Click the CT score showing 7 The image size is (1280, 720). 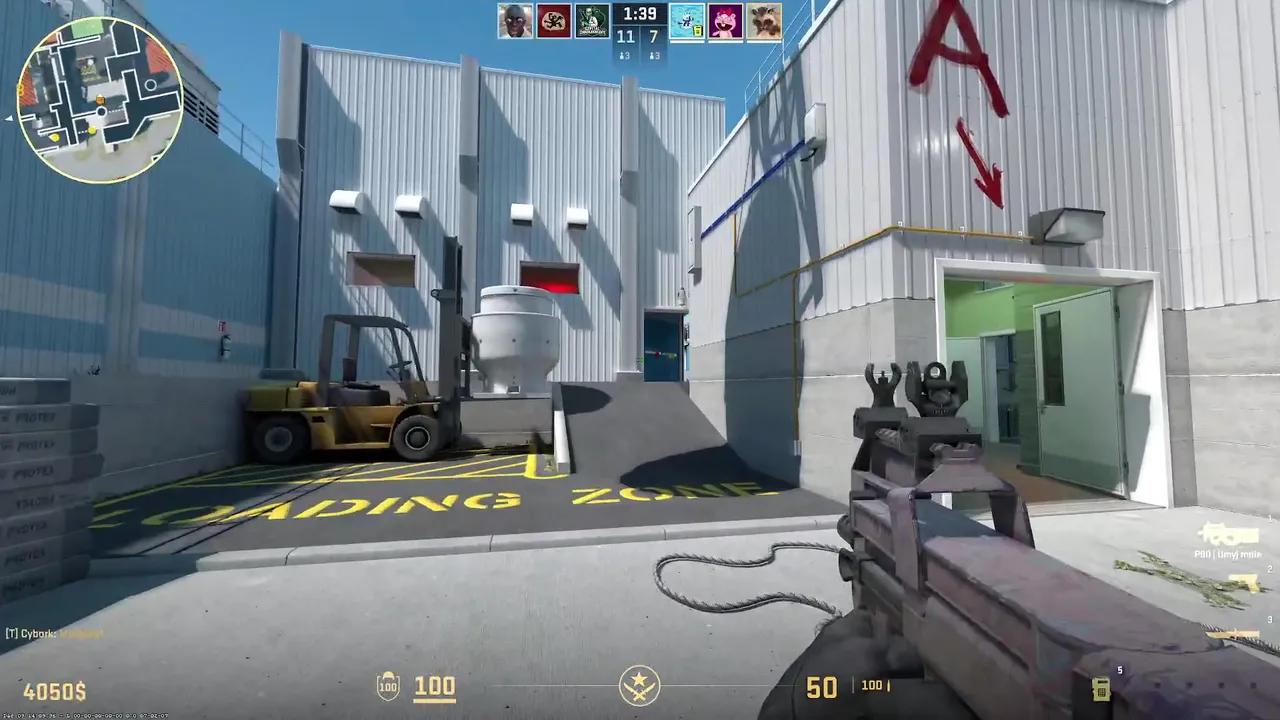(x=655, y=36)
